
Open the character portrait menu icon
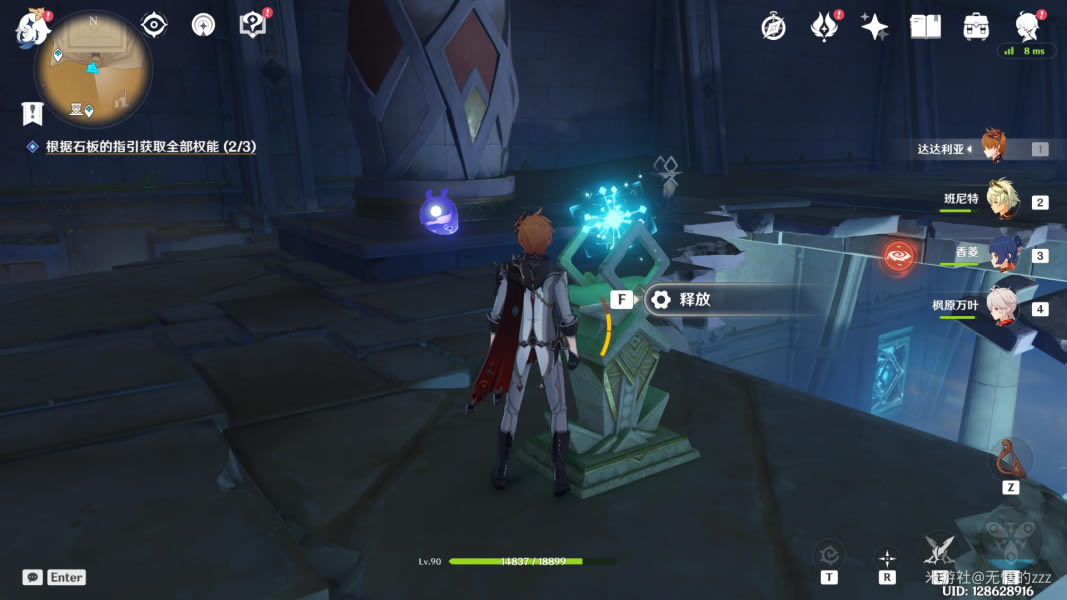click(x=1026, y=27)
